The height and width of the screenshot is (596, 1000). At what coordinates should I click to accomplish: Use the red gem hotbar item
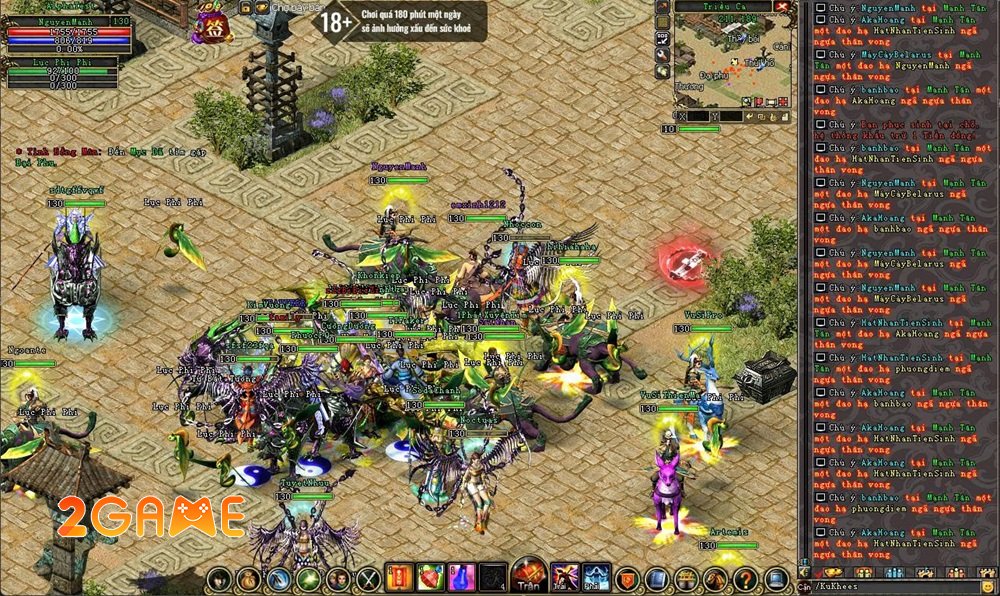pyautogui.click(x=430, y=578)
